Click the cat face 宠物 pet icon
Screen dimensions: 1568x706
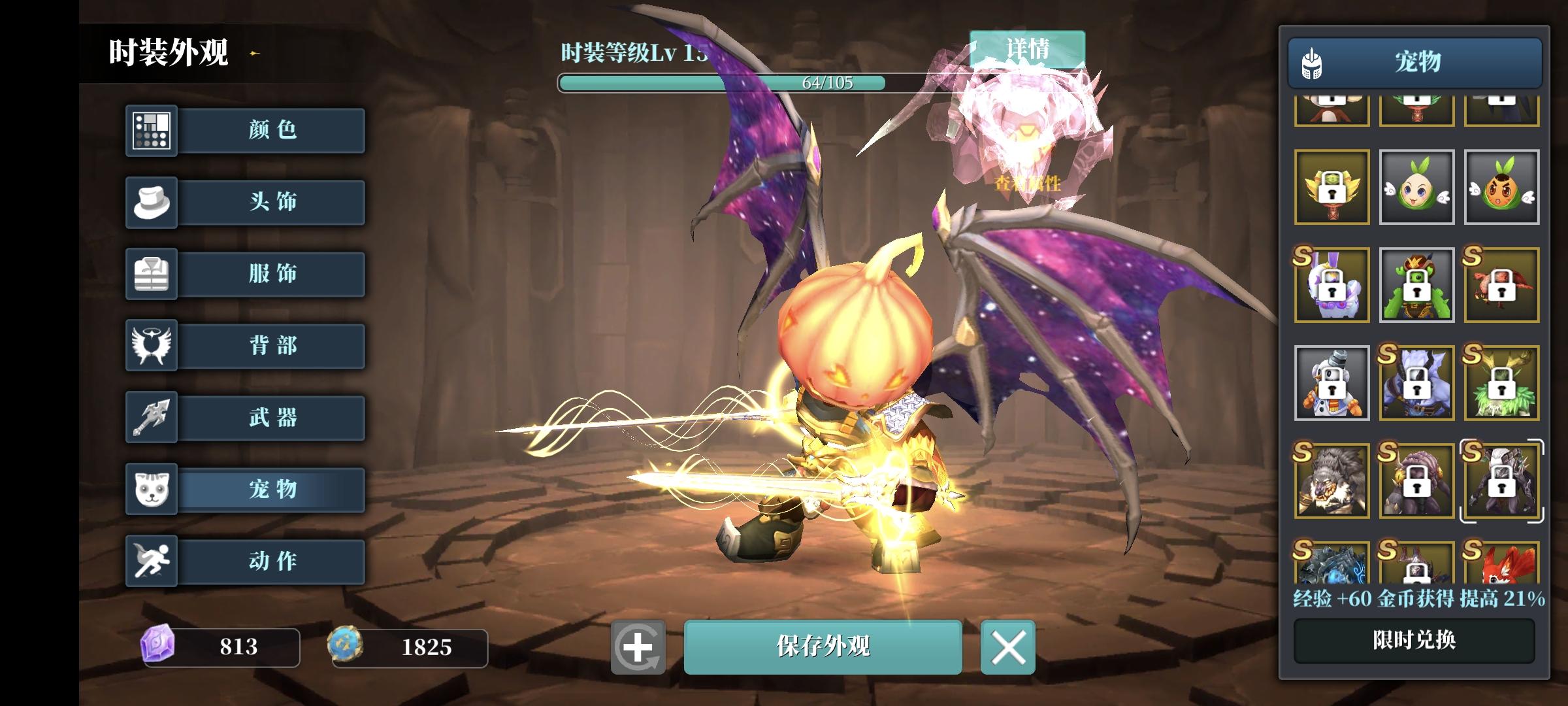[x=151, y=490]
